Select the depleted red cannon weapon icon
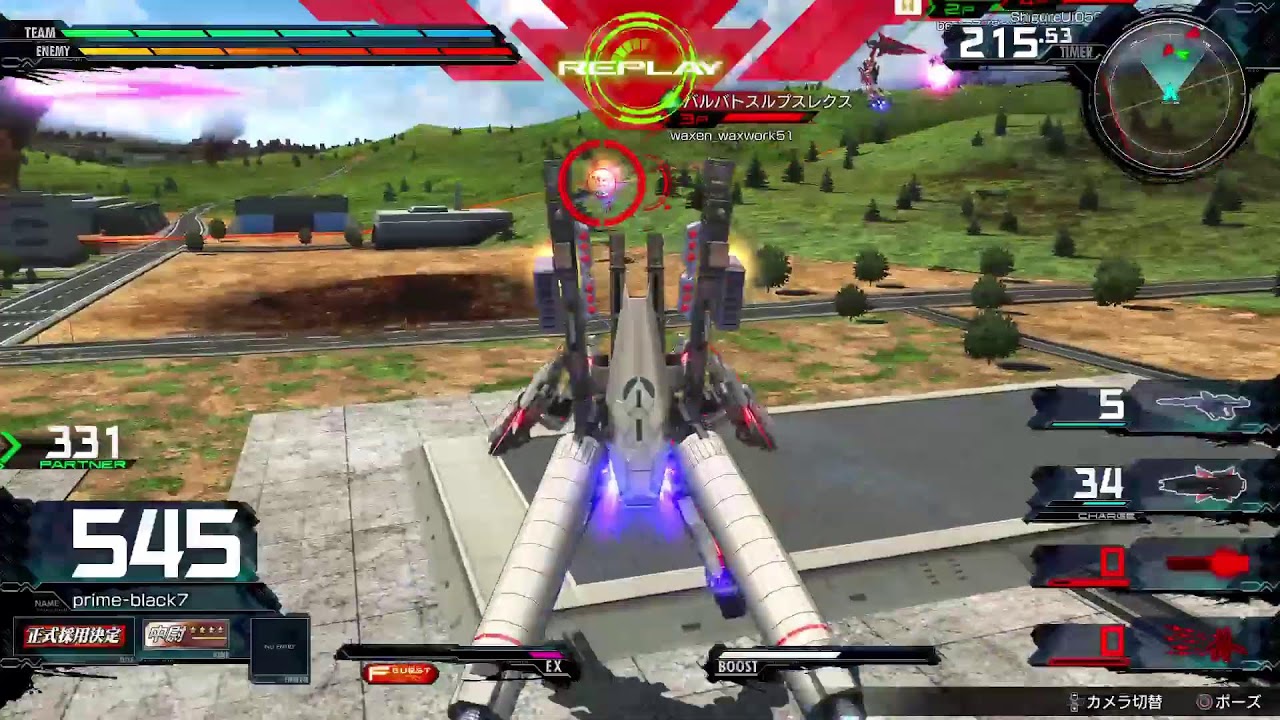The image size is (1280, 720). (1208, 565)
